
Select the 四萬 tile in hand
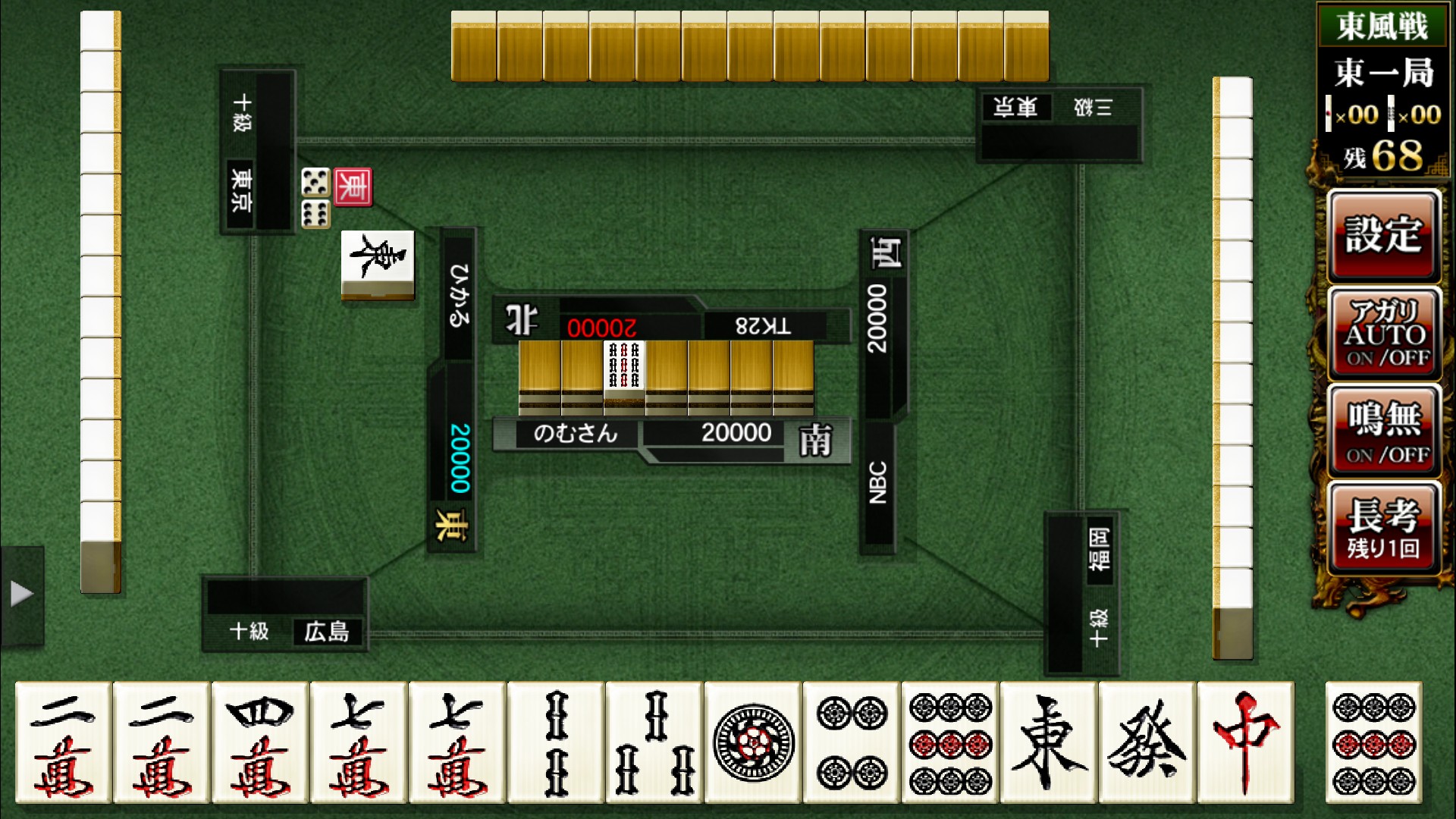259,742
